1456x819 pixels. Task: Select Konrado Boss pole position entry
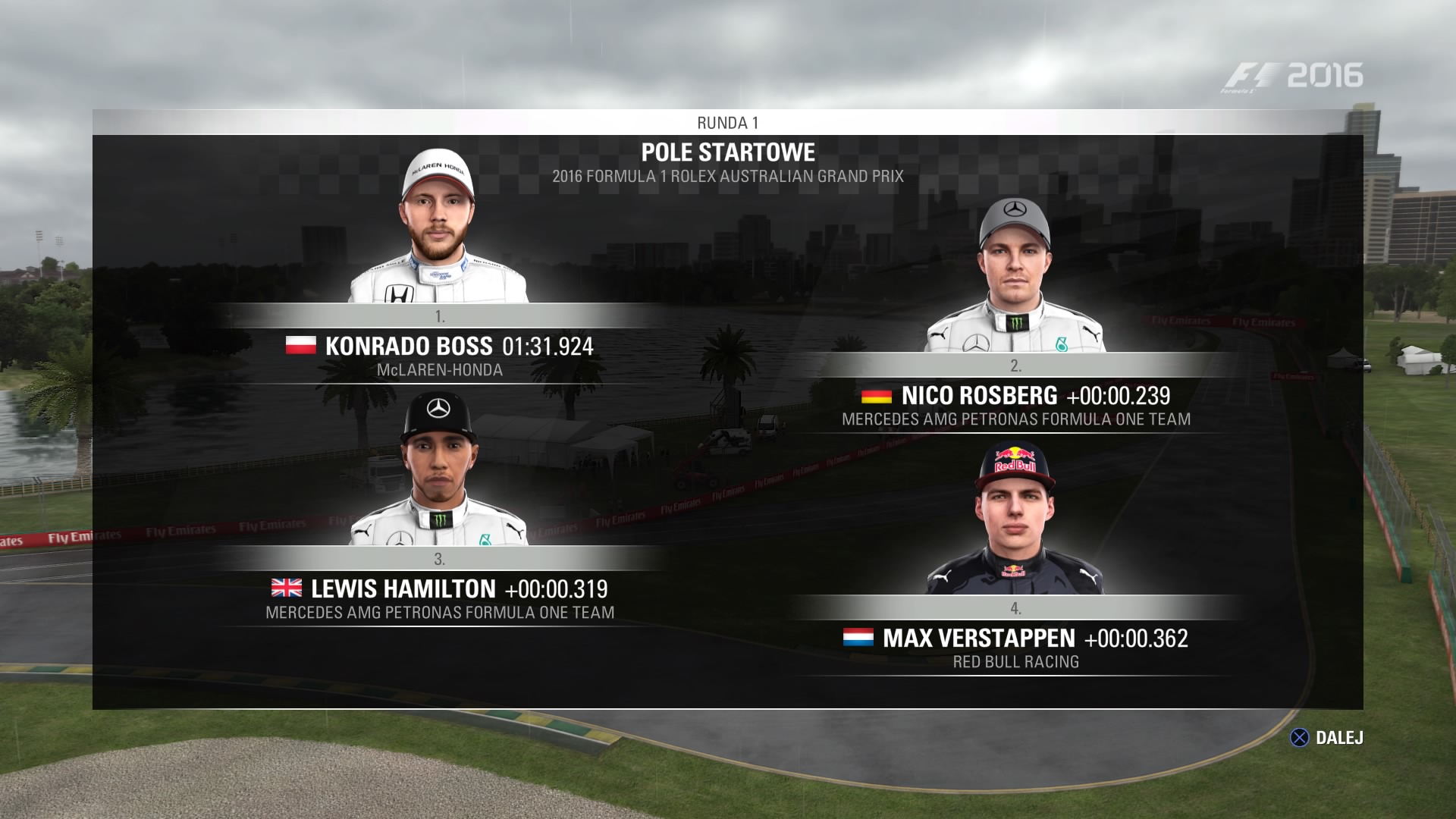coord(439,347)
